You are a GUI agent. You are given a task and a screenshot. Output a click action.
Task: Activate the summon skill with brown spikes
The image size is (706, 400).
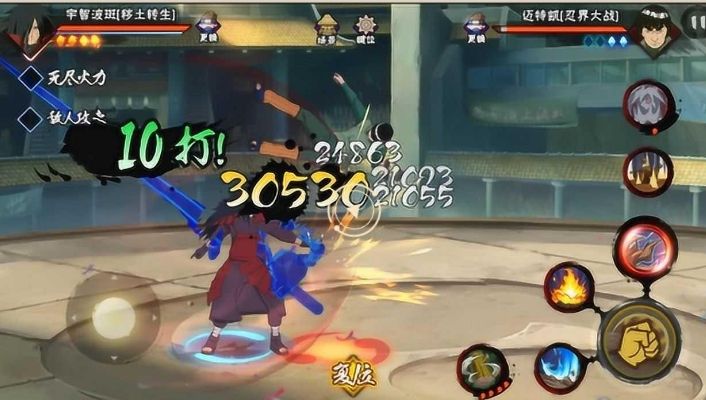coord(647,170)
